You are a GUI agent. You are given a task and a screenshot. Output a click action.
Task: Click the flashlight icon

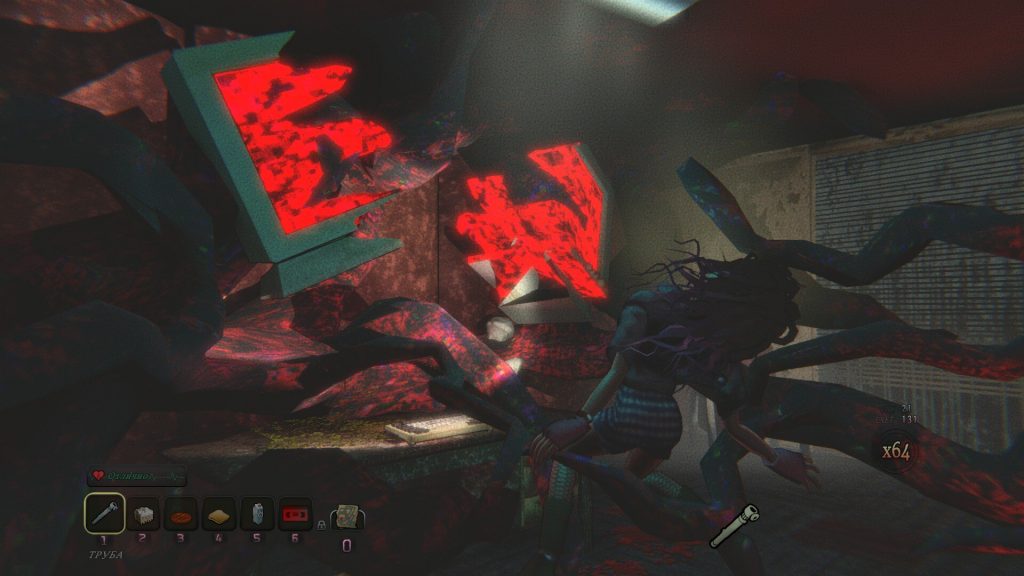click(734, 525)
